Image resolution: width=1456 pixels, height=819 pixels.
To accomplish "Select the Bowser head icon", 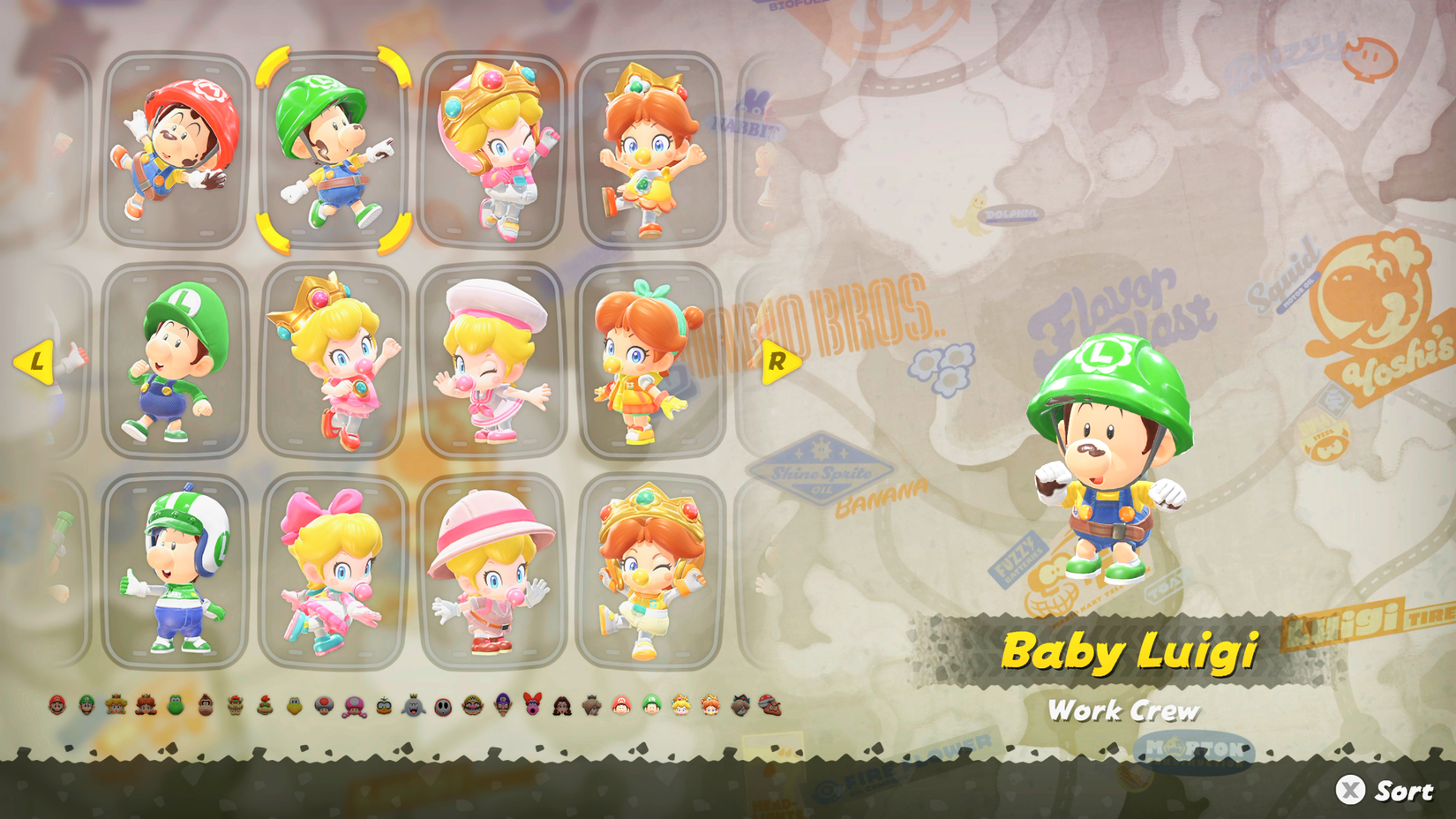I will [233, 706].
